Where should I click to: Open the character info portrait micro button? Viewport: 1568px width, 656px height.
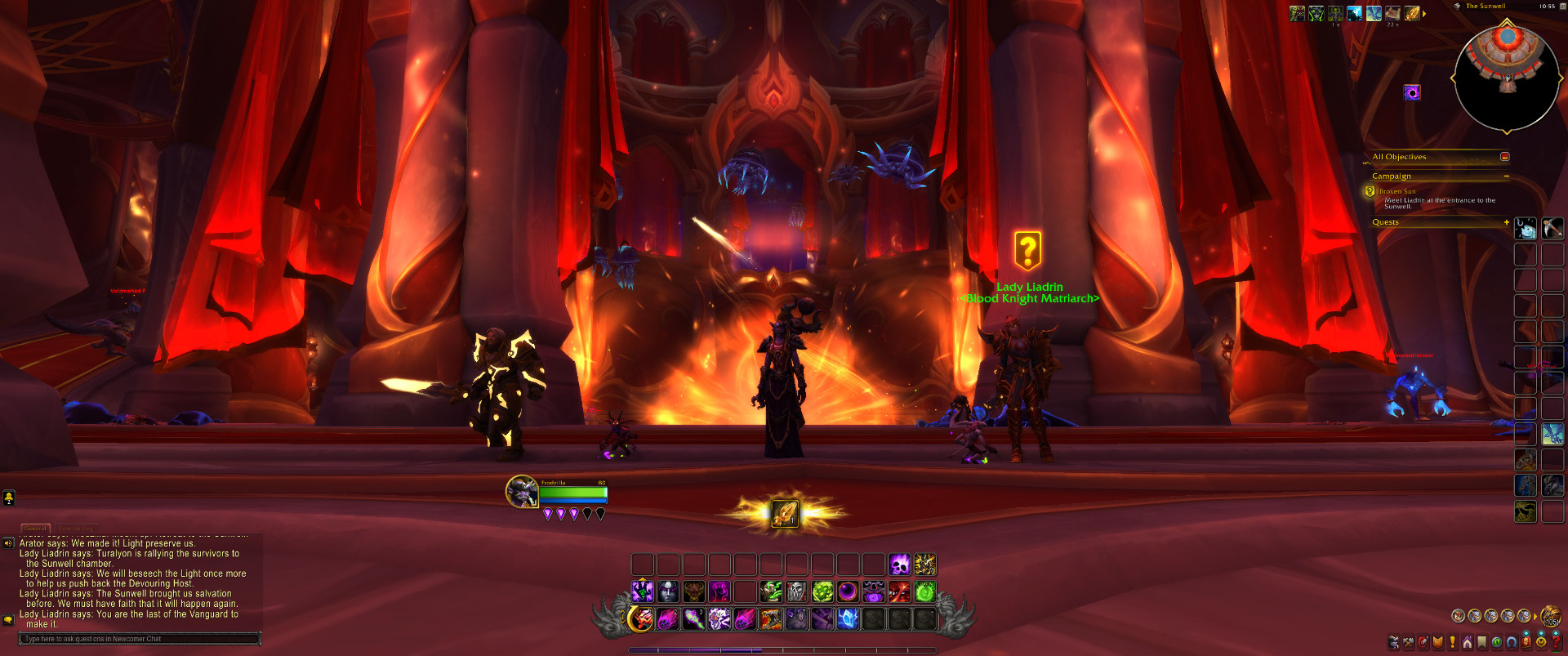[x=1393, y=642]
